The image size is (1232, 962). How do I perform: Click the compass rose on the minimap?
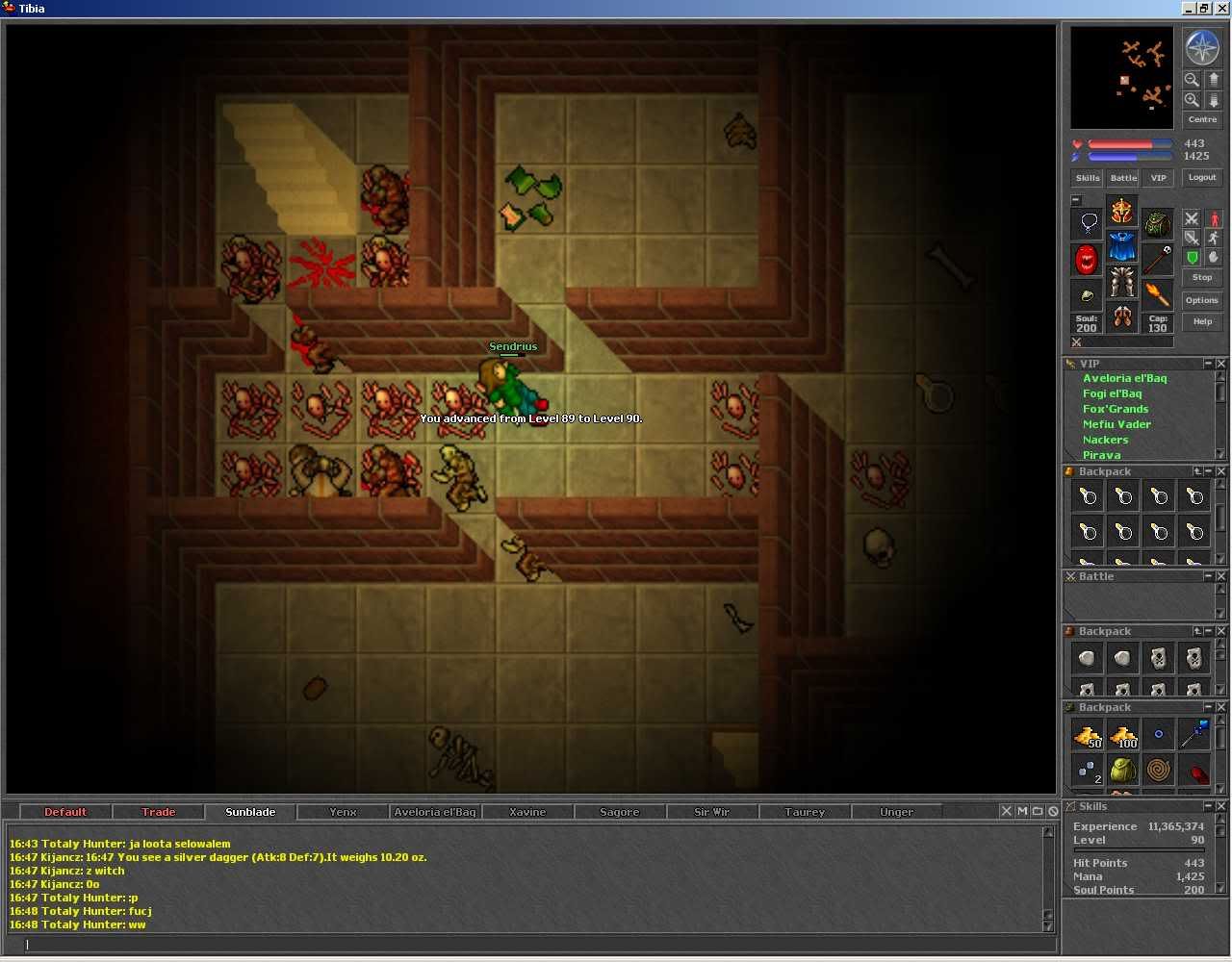coord(1201,47)
